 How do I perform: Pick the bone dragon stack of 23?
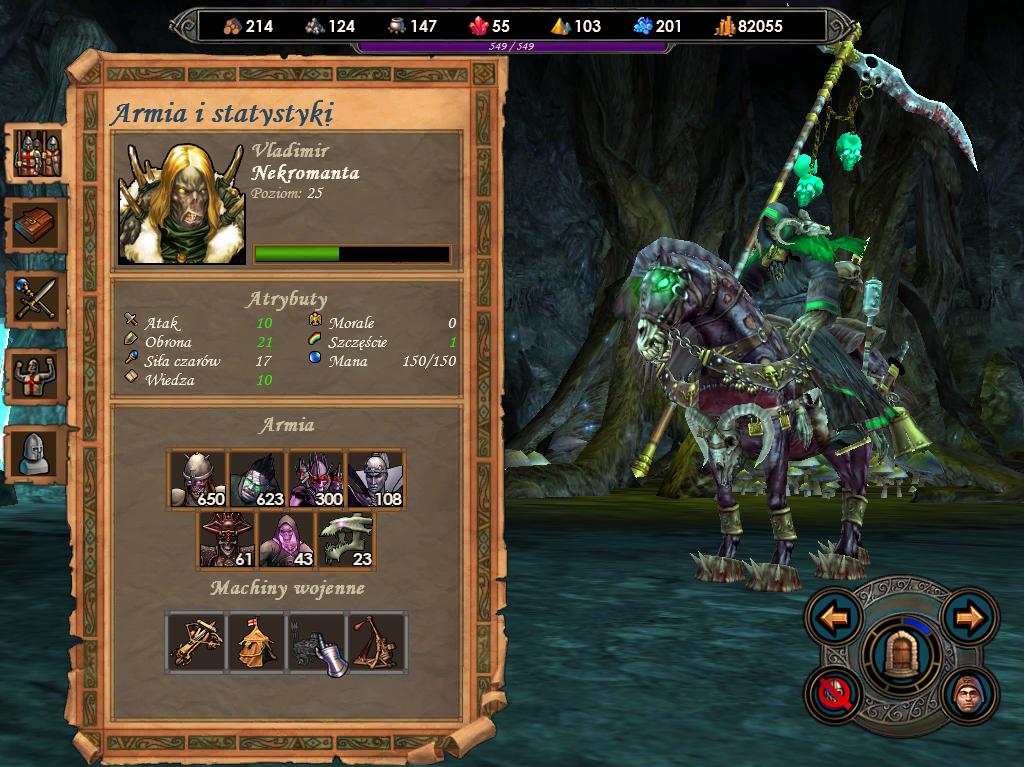(345, 540)
